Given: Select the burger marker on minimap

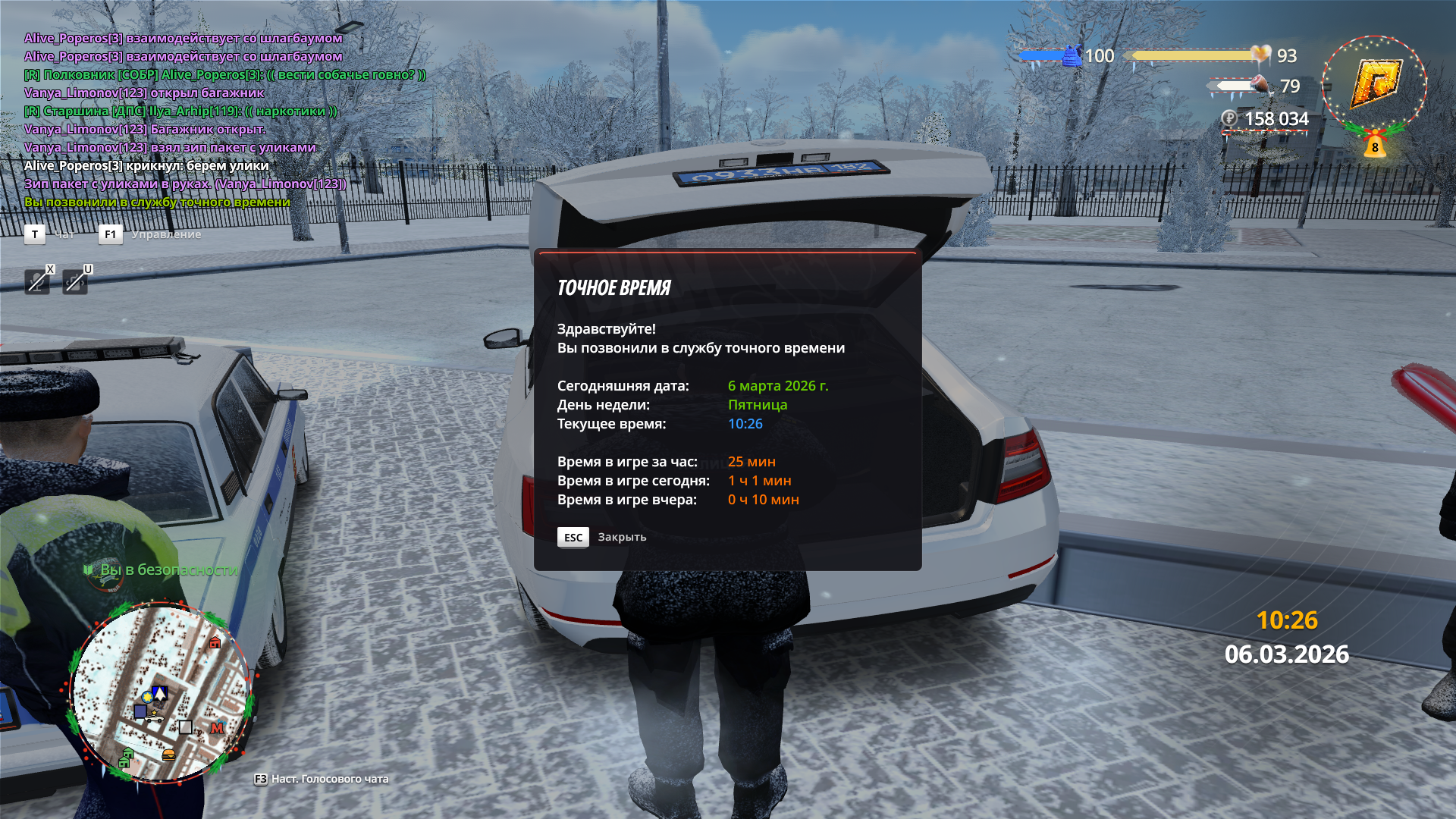Looking at the screenshot, I should [168, 755].
